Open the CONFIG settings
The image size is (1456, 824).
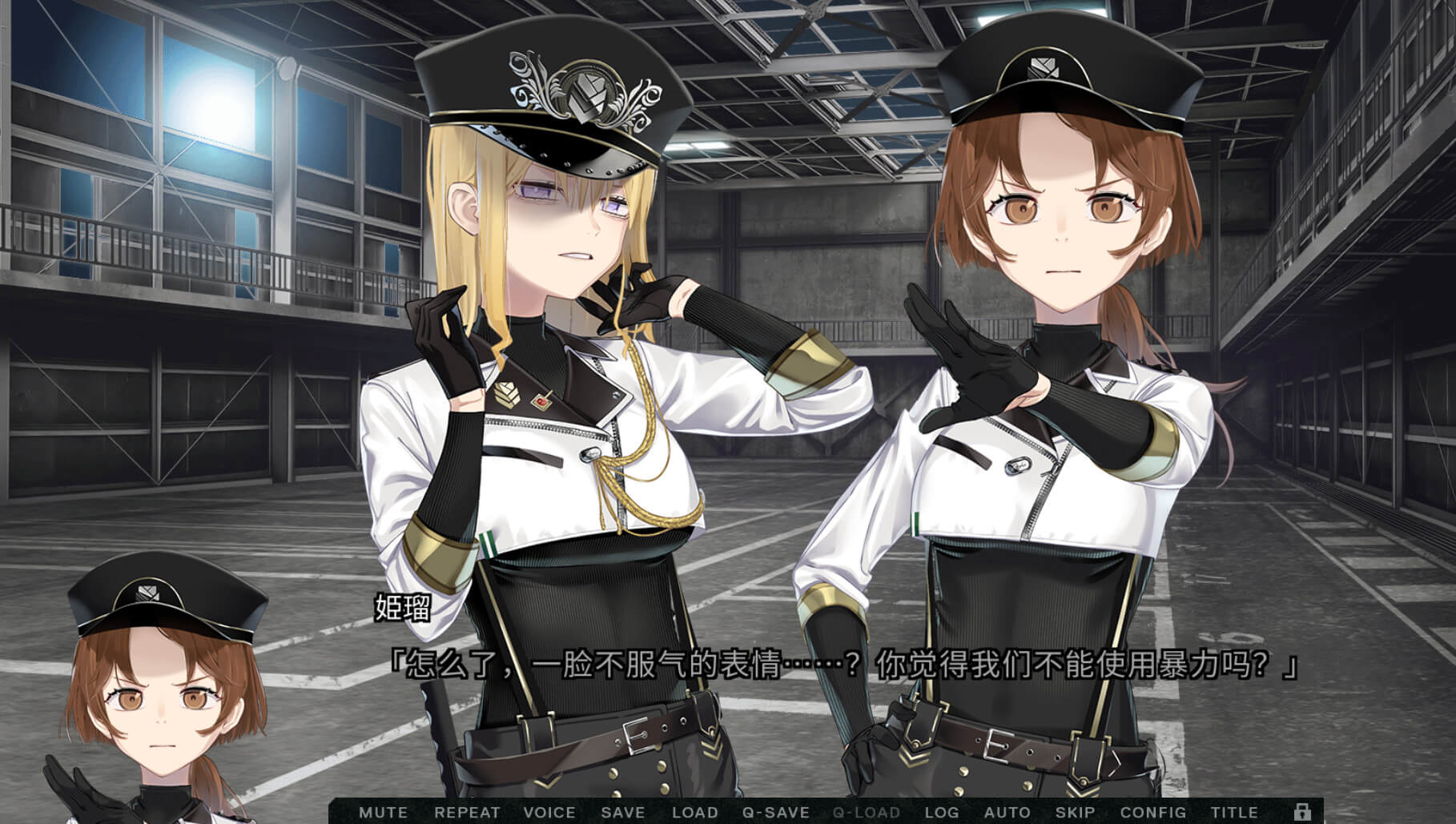[1153, 812]
